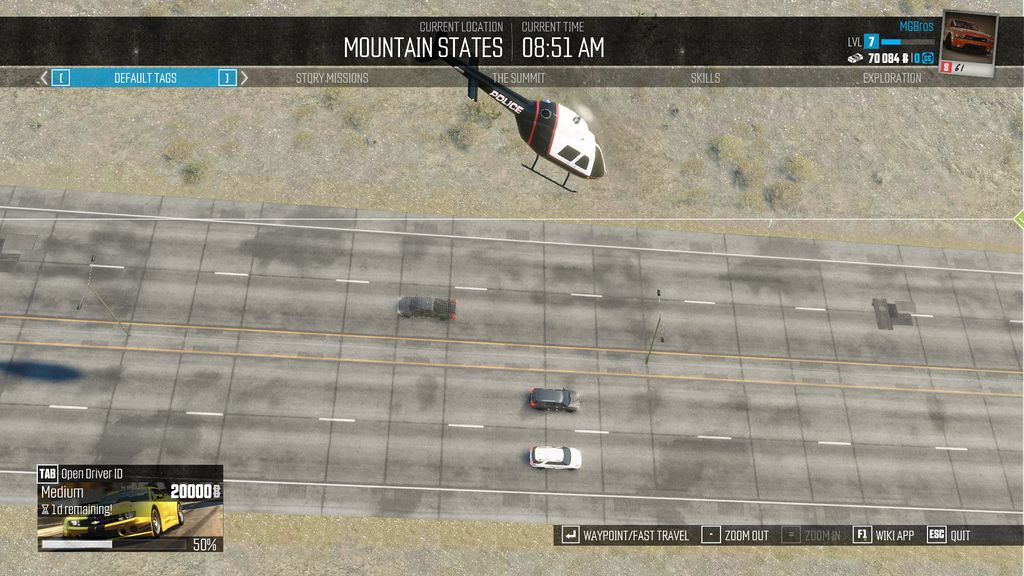Image resolution: width=1024 pixels, height=576 pixels.
Task: Switch to the Story Missions tab
Action: 332,78
